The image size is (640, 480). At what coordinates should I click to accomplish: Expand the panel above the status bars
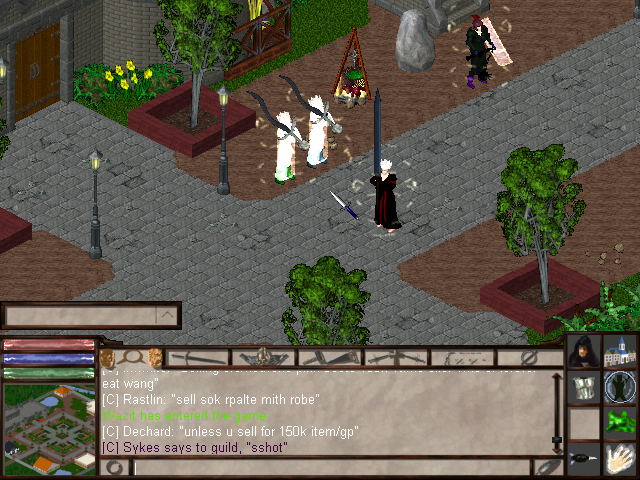[168, 317]
